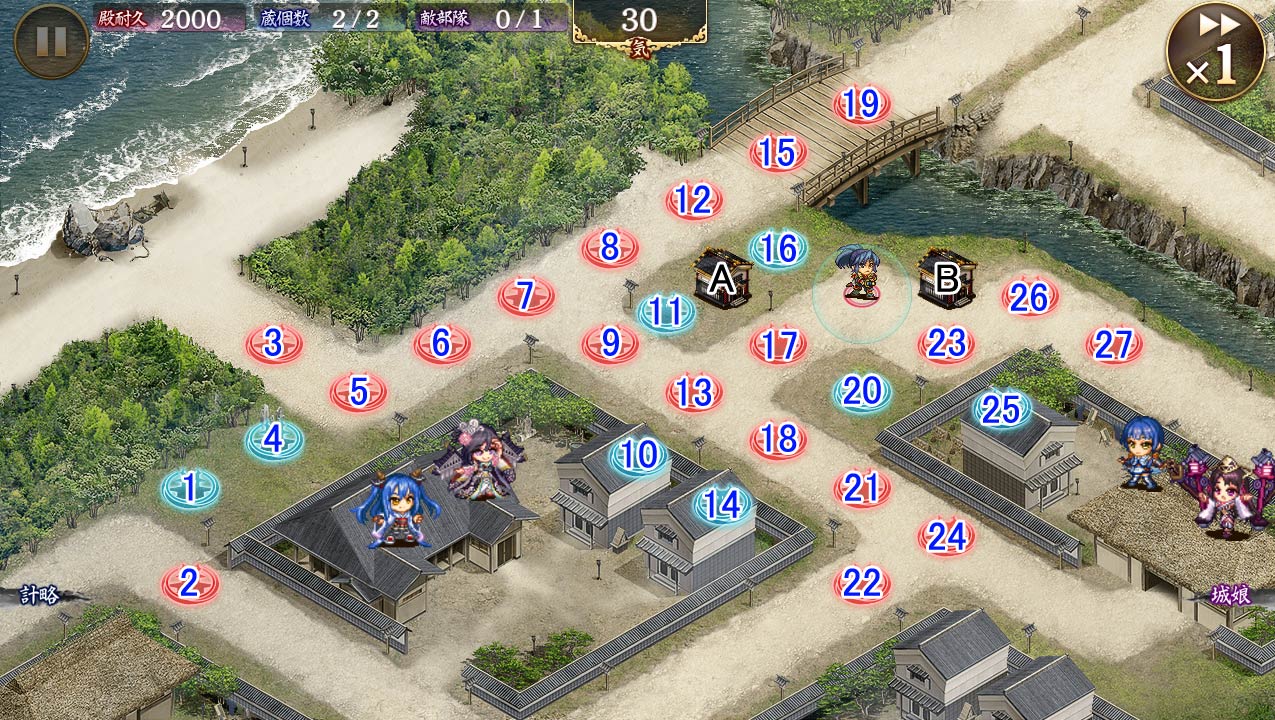
Task: Select placement marker 10 on the rooftop
Action: tap(638, 456)
